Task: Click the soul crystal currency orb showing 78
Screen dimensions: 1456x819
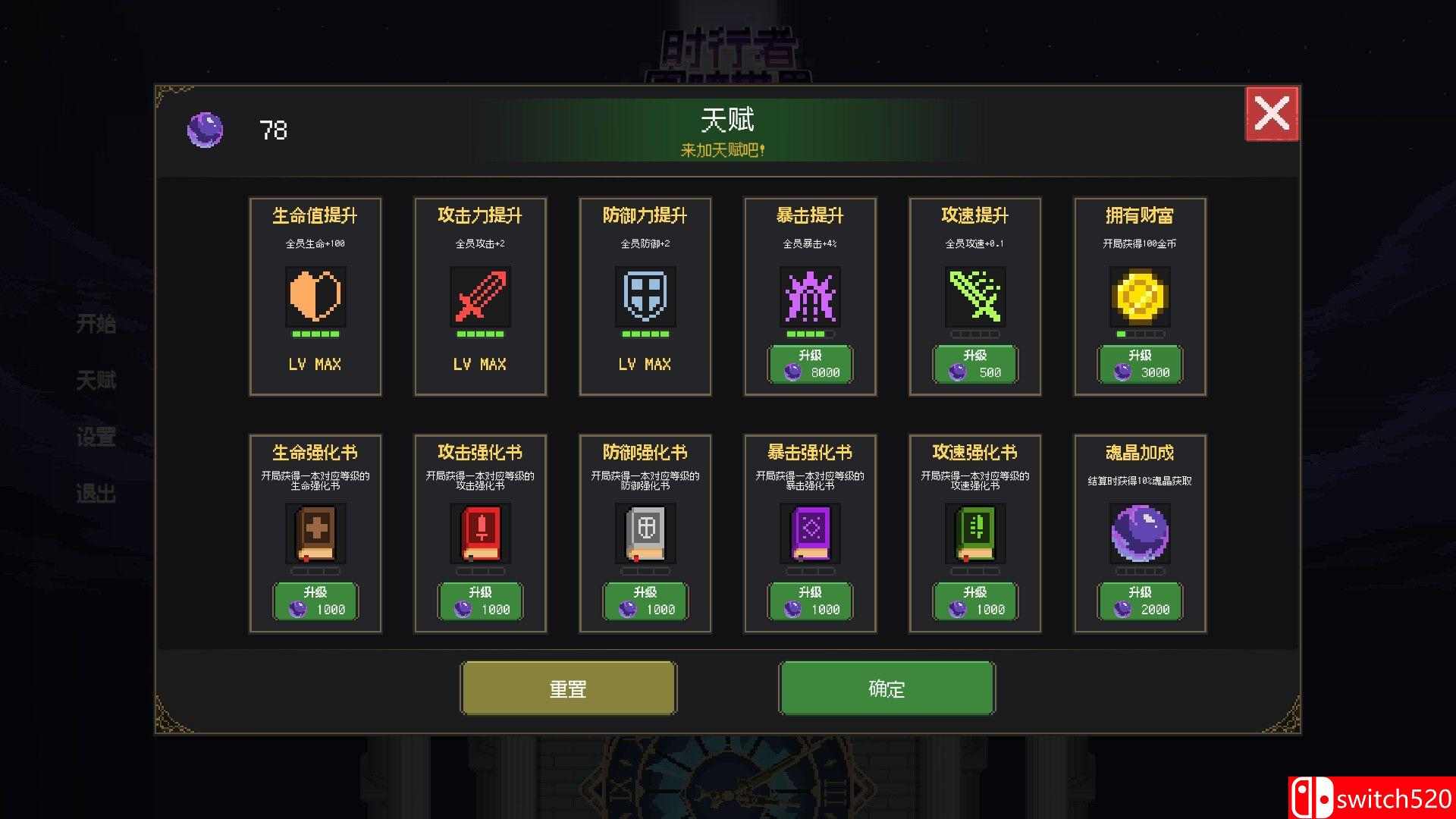Action: pyautogui.click(x=205, y=129)
